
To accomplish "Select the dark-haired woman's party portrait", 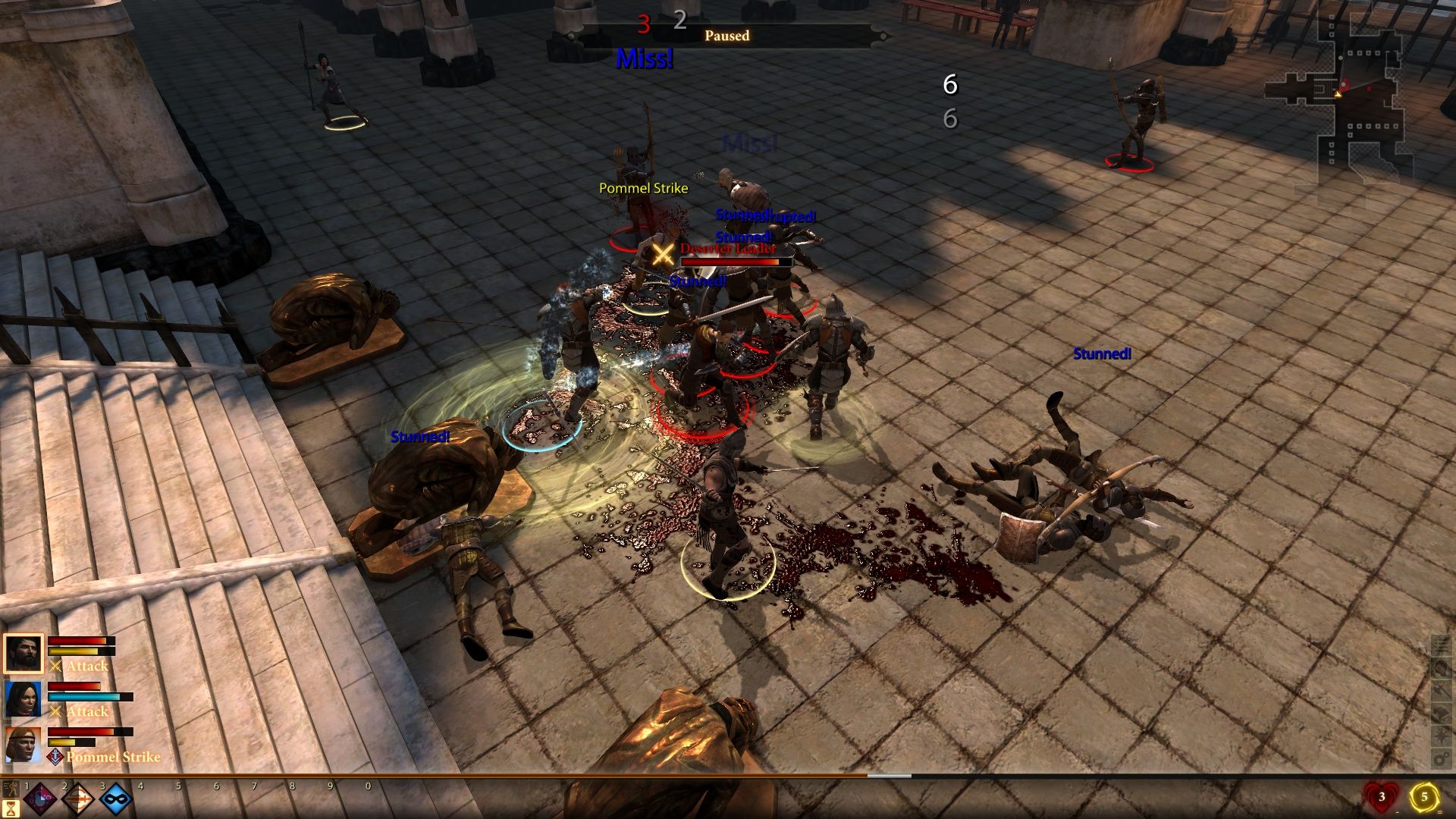I will click(x=24, y=698).
